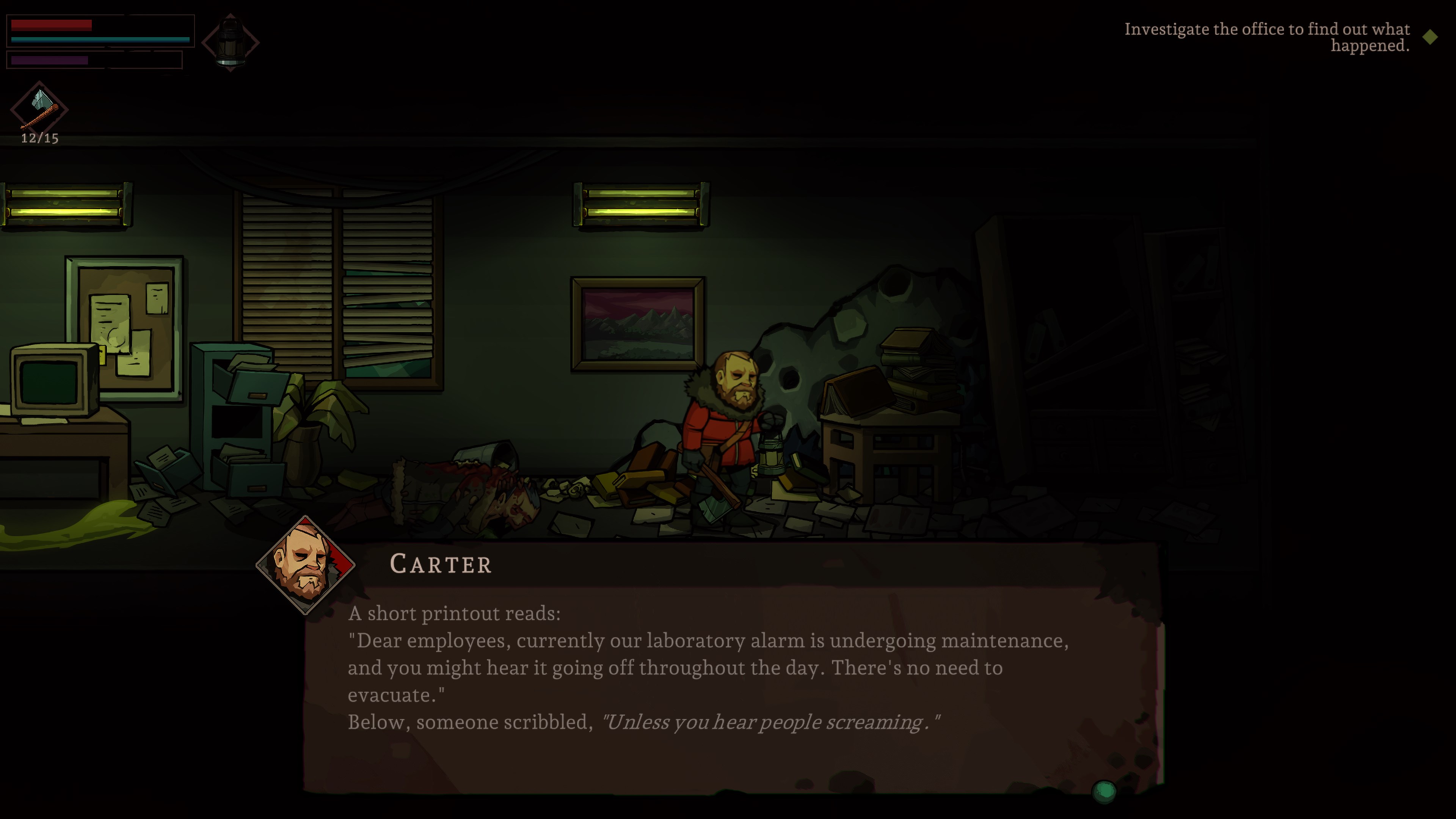Click the health bar
The image size is (1456, 819).
(51, 25)
